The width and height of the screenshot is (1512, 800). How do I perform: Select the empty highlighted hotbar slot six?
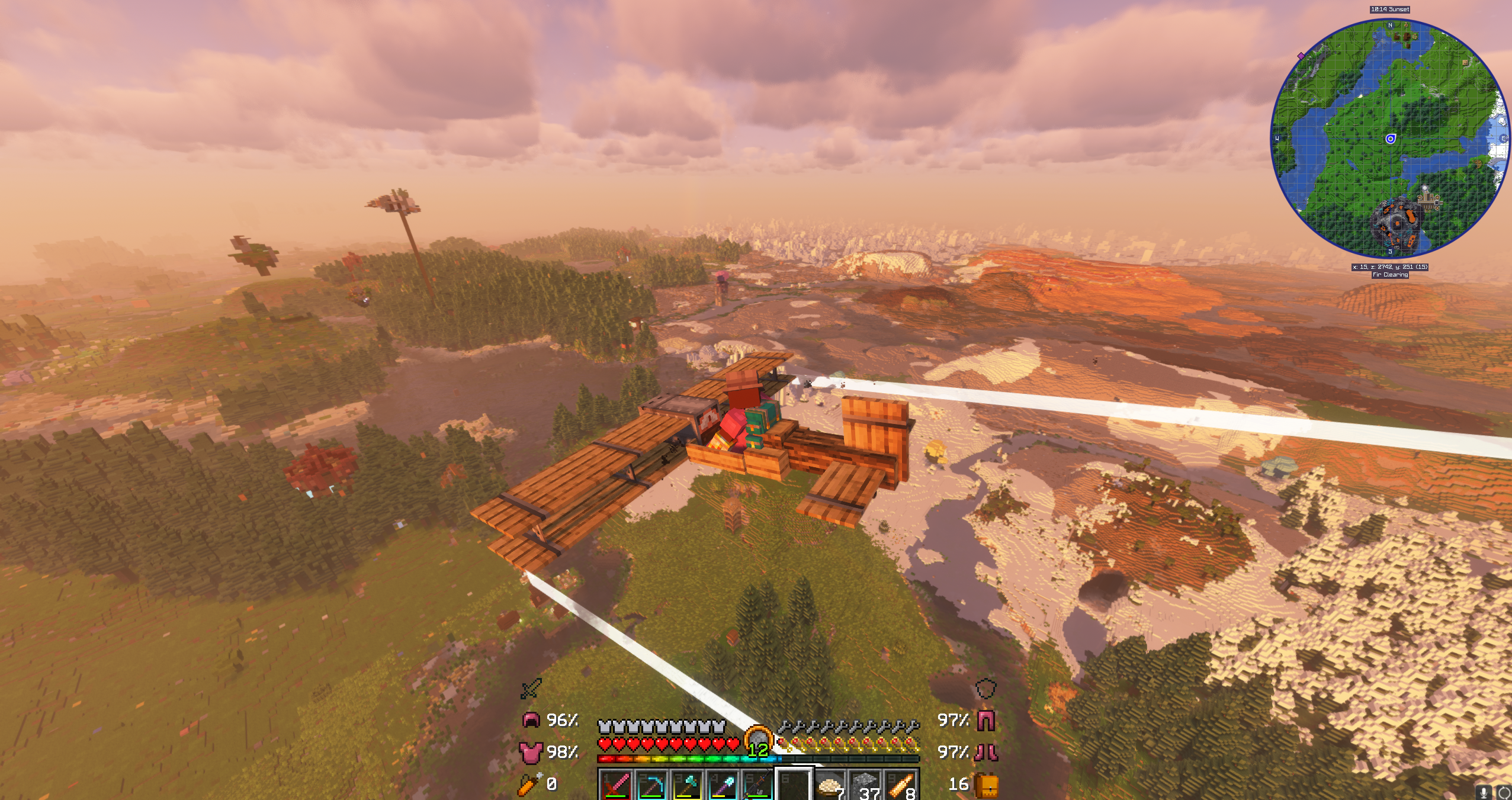pos(794,786)
